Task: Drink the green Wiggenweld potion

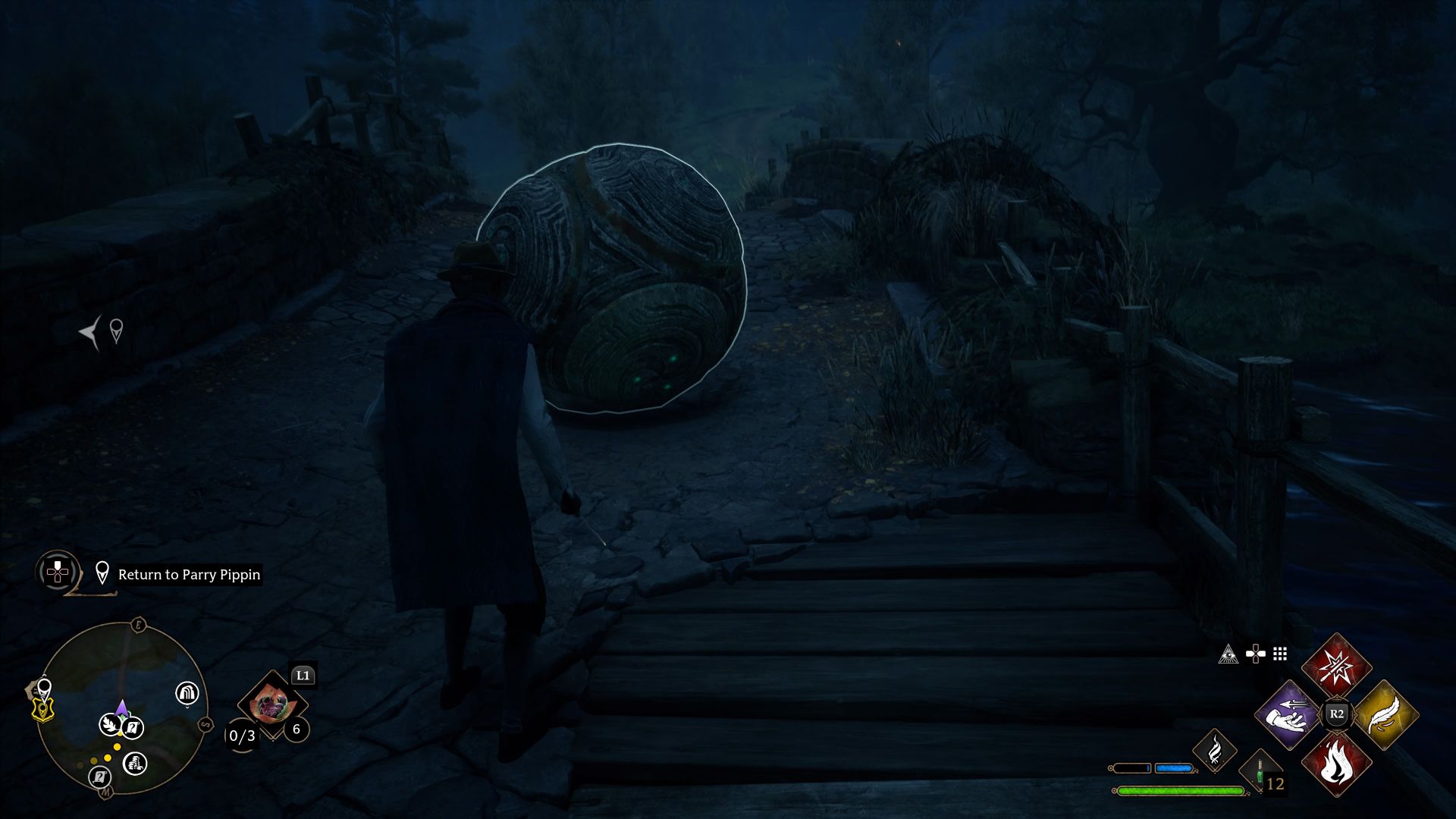Action: point(1260,773)
